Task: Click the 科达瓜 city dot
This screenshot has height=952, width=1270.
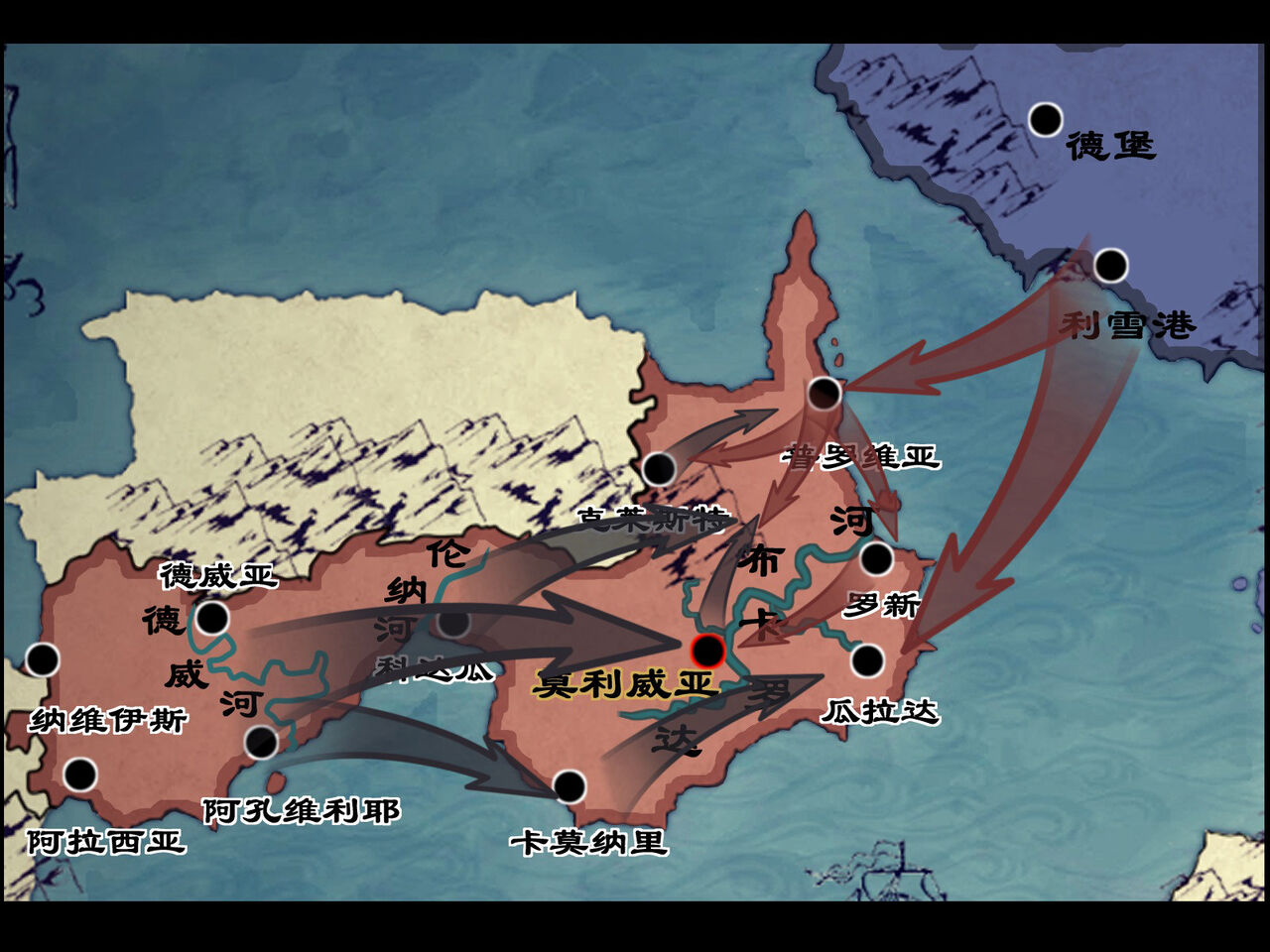Action: point(453,623)
